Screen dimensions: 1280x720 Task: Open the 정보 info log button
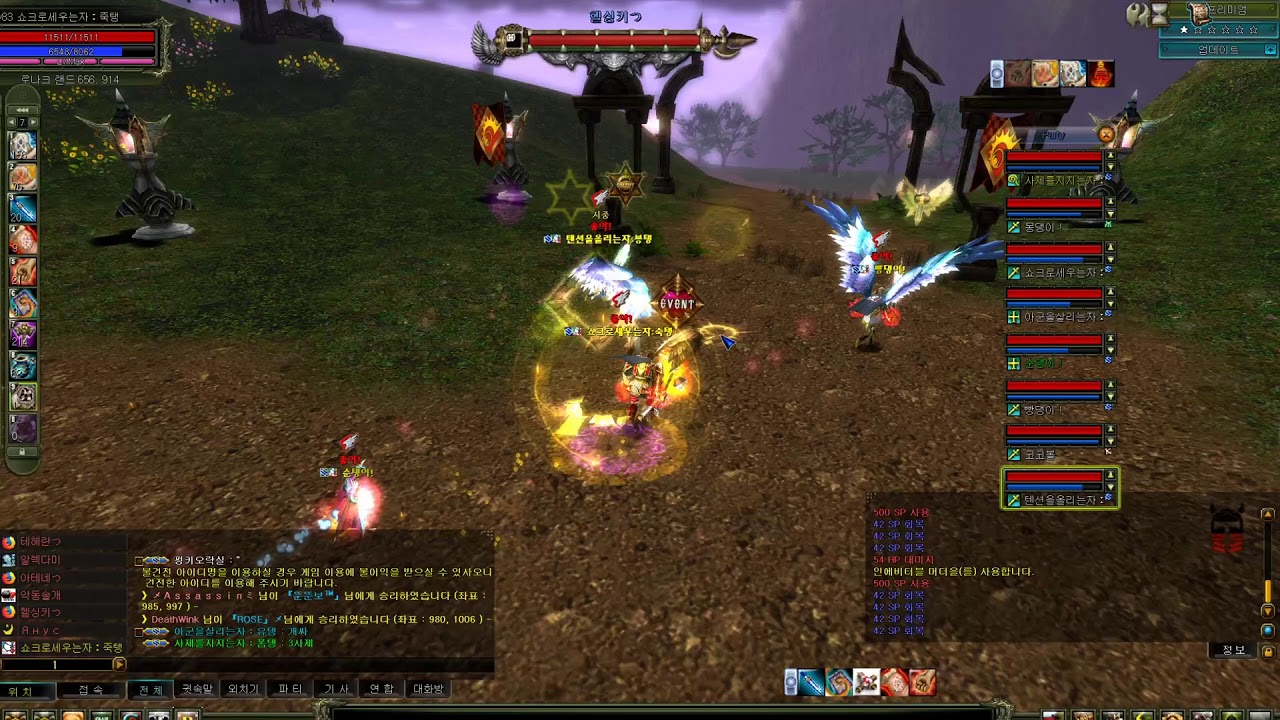(x=1234, y=650)
